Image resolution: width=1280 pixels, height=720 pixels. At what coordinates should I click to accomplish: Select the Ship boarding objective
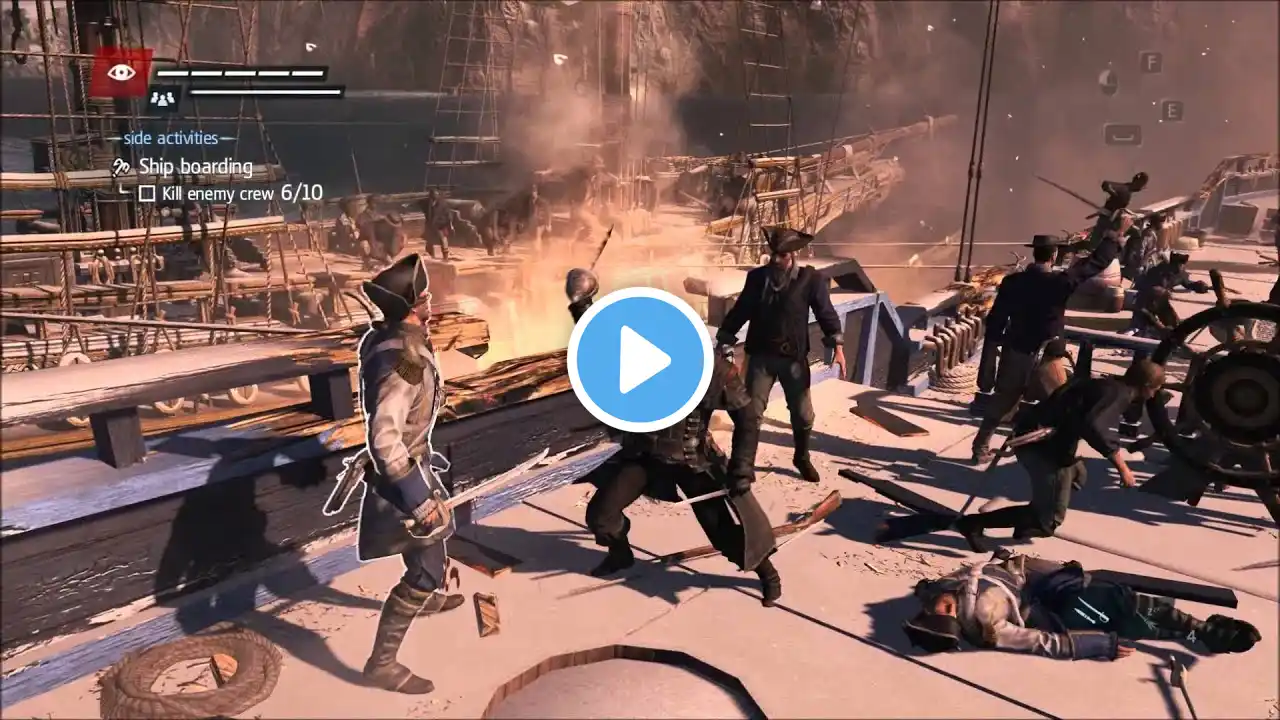click(195, 166)
